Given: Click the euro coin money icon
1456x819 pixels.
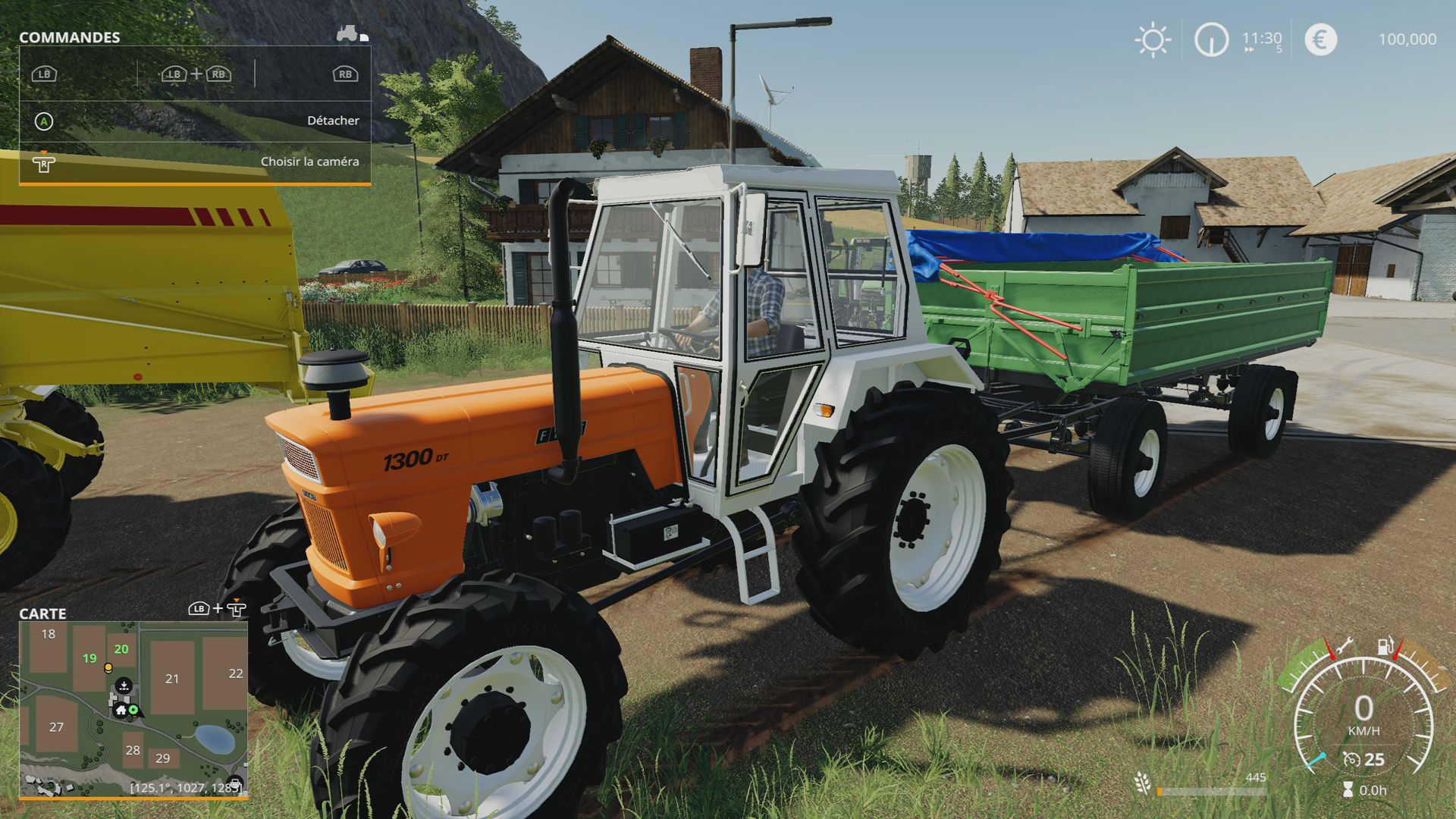Looking at the screenshot, I should pyautogui.click(x=1319, y=39).
